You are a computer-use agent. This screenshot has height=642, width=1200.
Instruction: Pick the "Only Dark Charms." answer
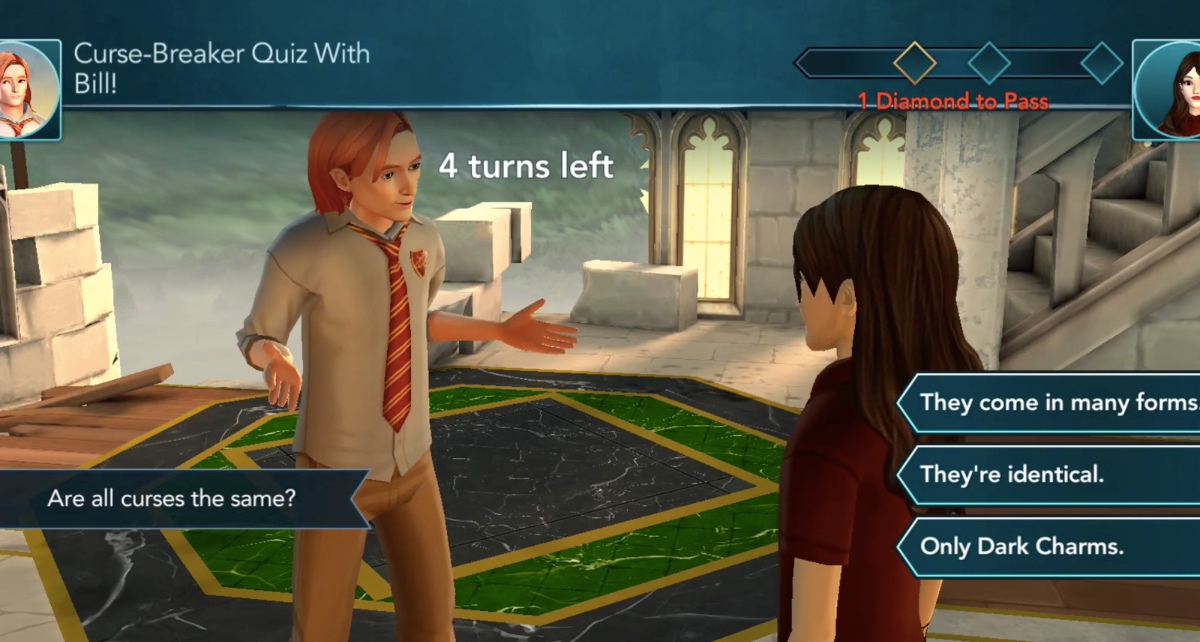(x=1050, y=546)
